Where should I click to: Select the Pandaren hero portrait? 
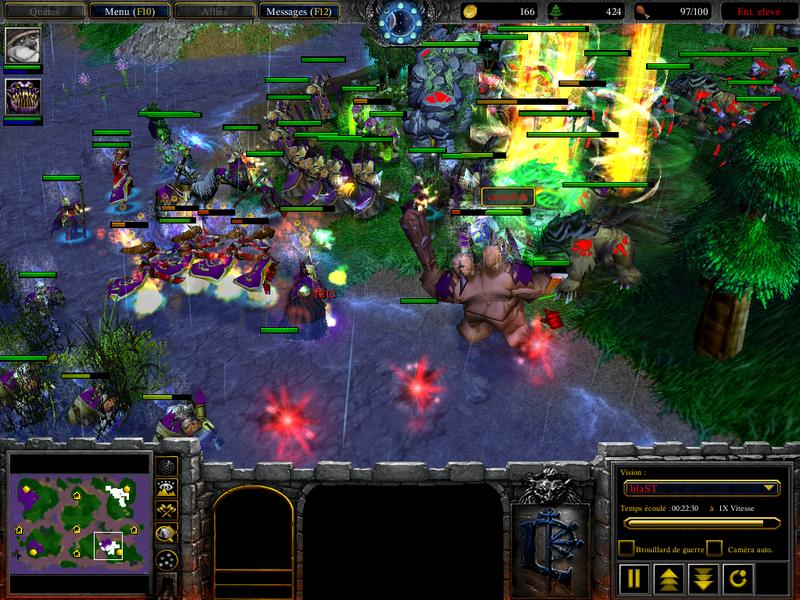(x=22, y=45)
